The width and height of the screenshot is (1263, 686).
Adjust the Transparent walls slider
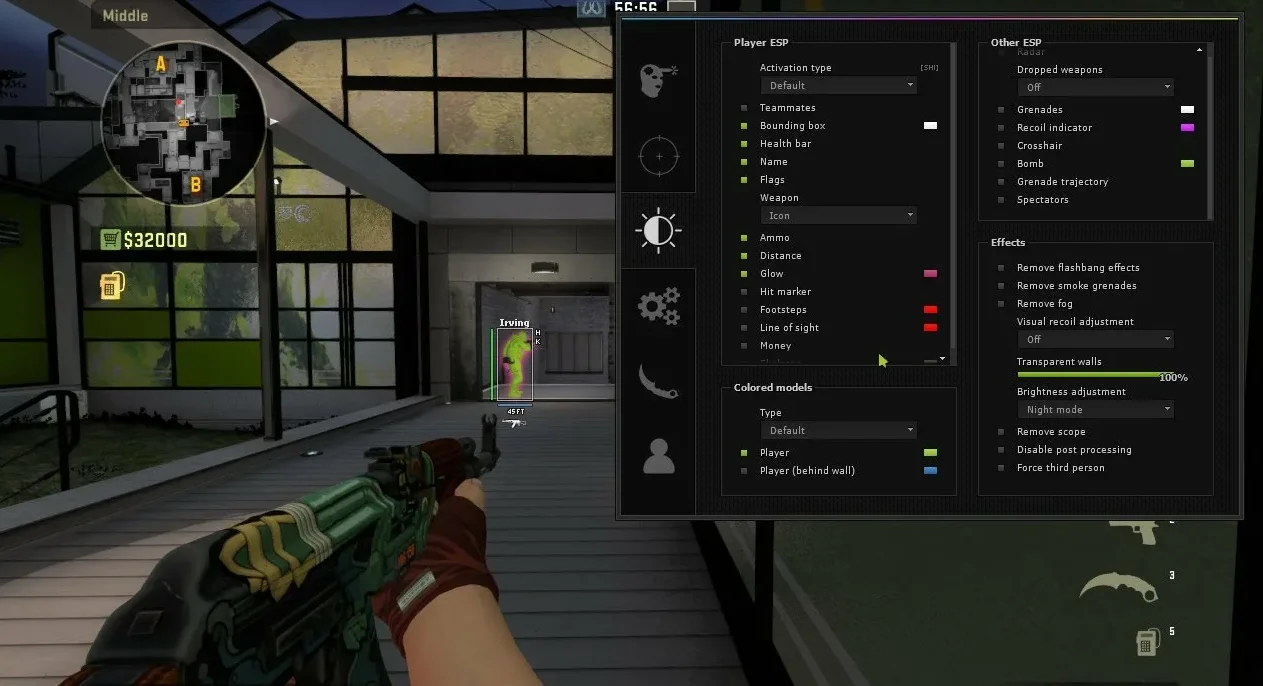tap(1095, 374)
